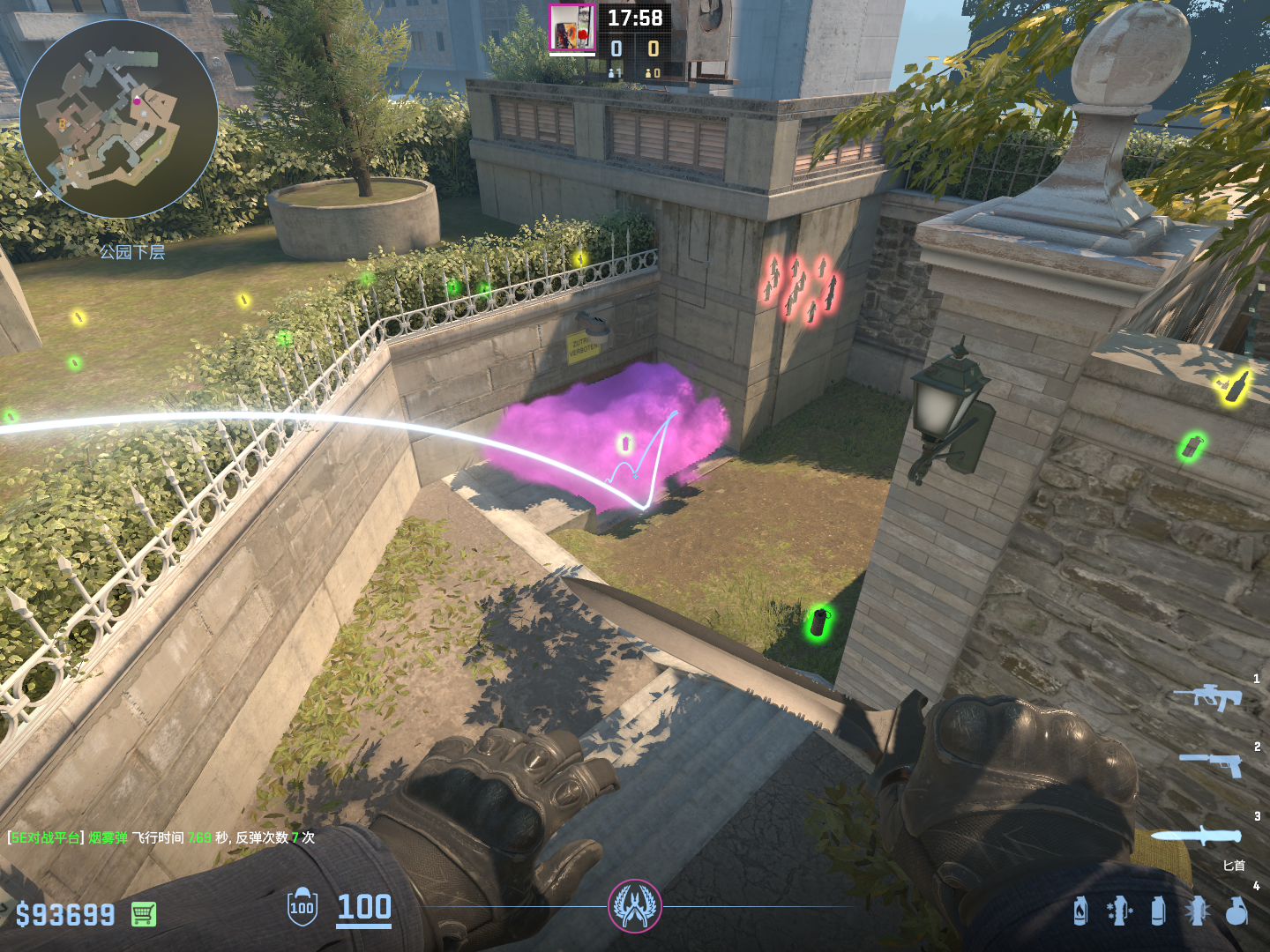Click the player avatar beside the round timer
Image resolution: width=1270 pixels, height=952 pixels.
tap(572, 28)
